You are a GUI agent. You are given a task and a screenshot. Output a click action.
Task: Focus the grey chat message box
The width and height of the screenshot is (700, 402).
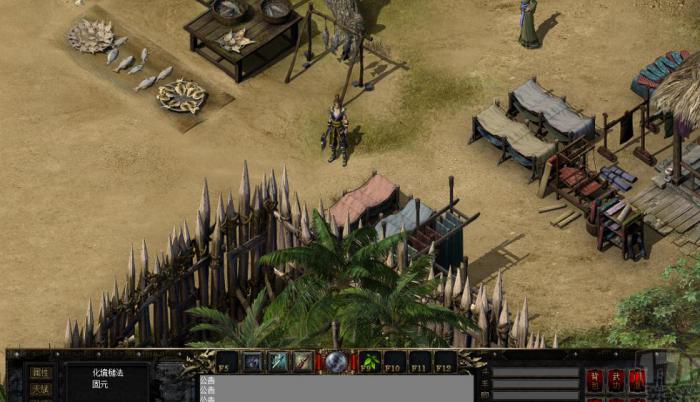pos(335,388)
